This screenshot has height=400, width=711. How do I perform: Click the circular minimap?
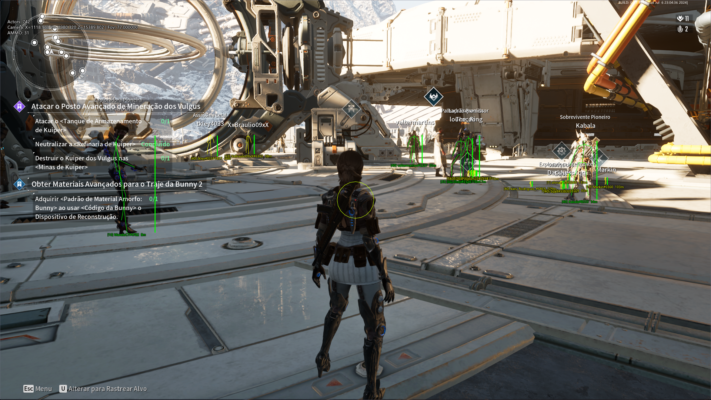(47, 52)
